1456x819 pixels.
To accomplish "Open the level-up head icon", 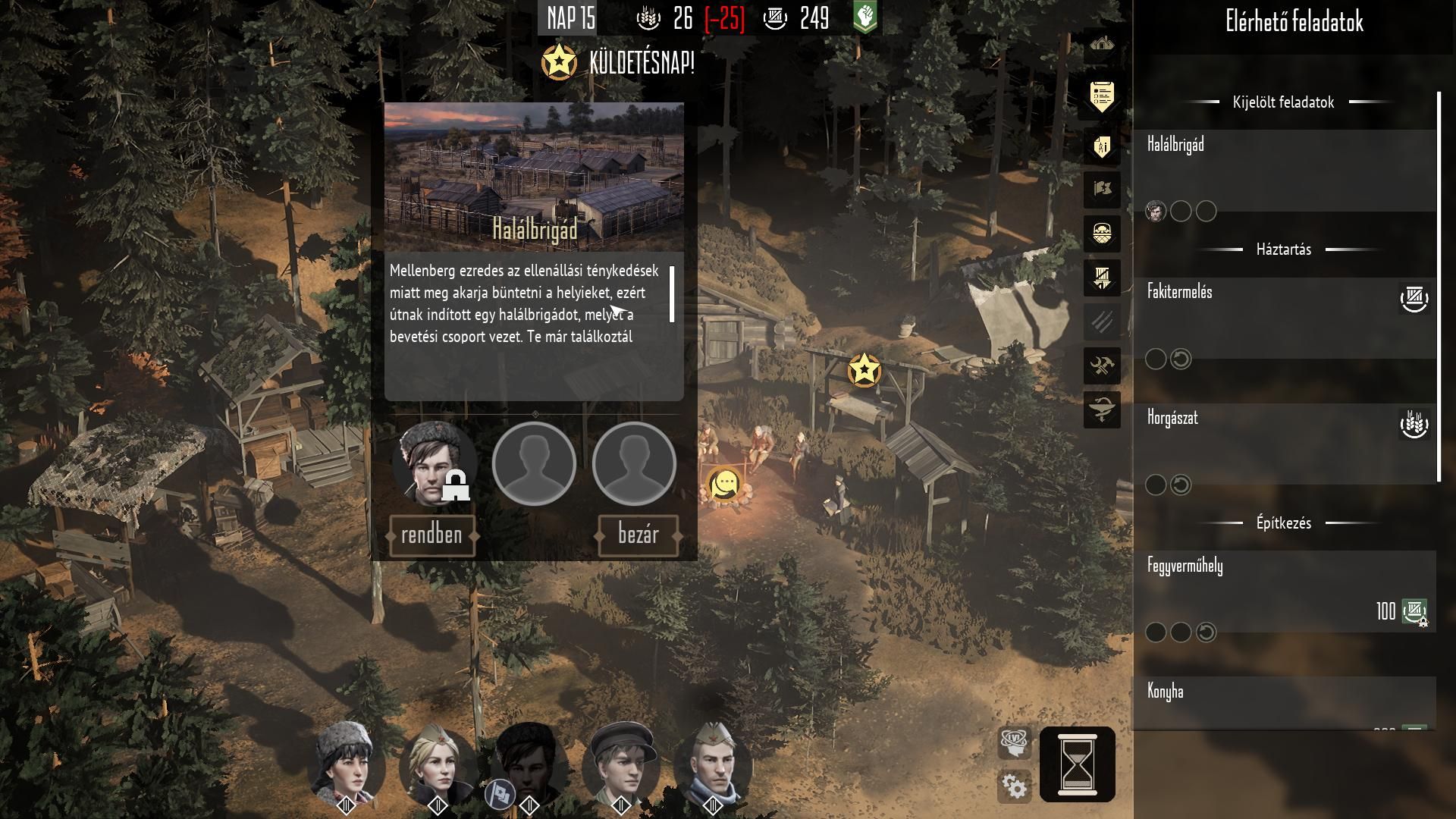I will pos(1015,742).
